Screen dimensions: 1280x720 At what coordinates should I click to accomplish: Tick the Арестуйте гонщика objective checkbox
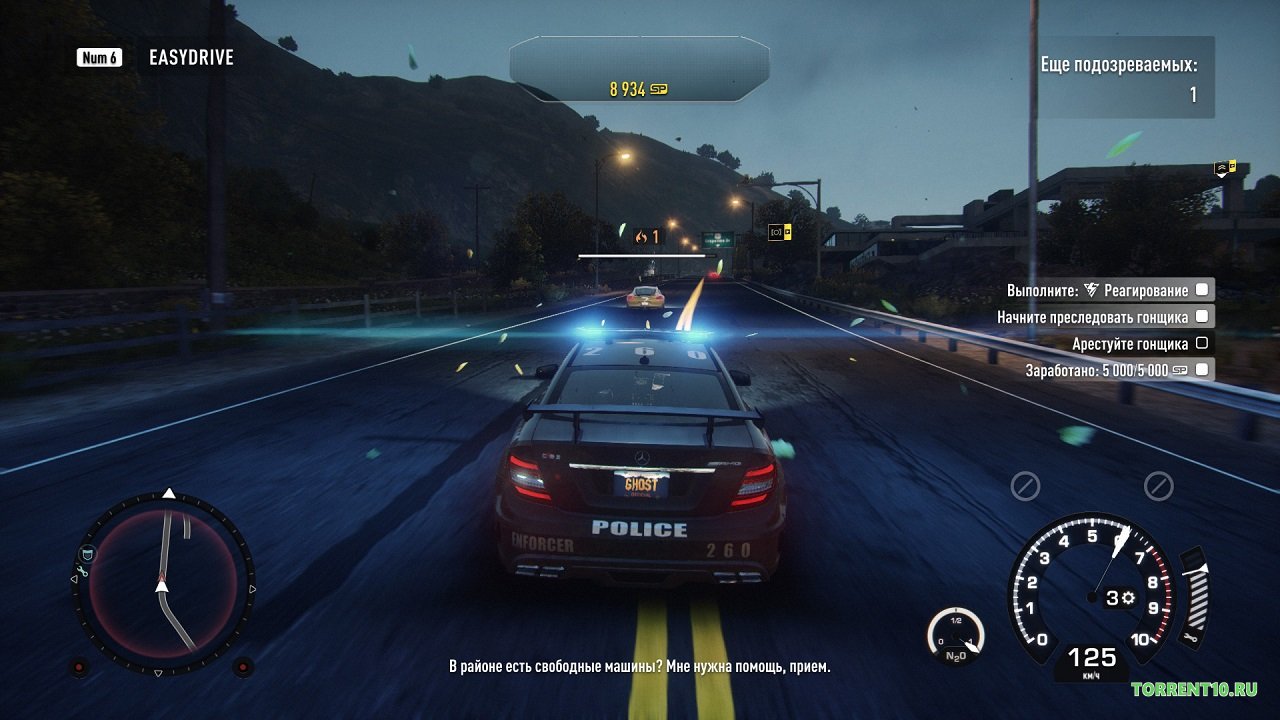1202,343
